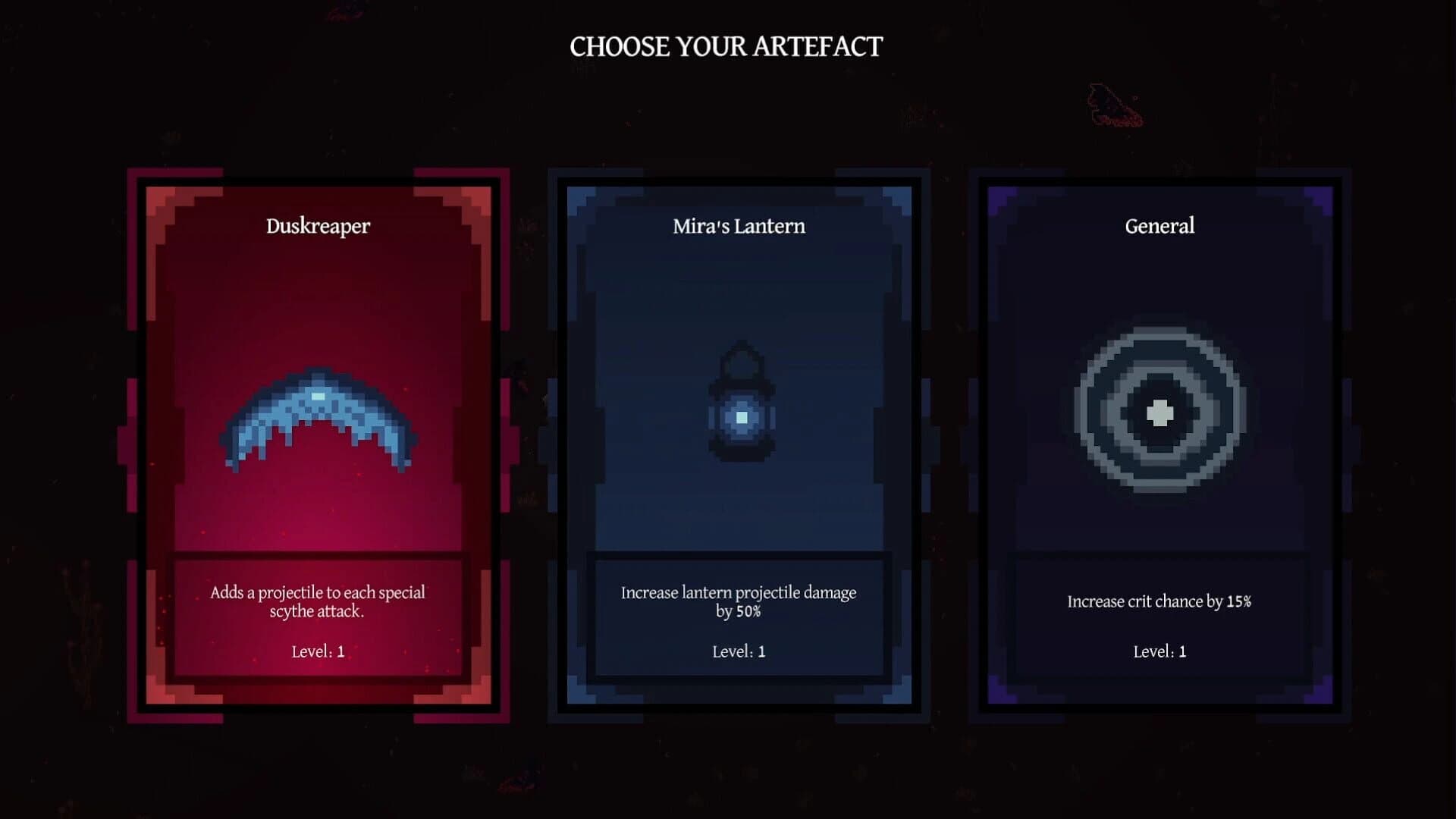Click Level: 1 on the Duskreaper card
This screenshot has height=819, width=1456.
pyautogui.click(x=318, y=649)
